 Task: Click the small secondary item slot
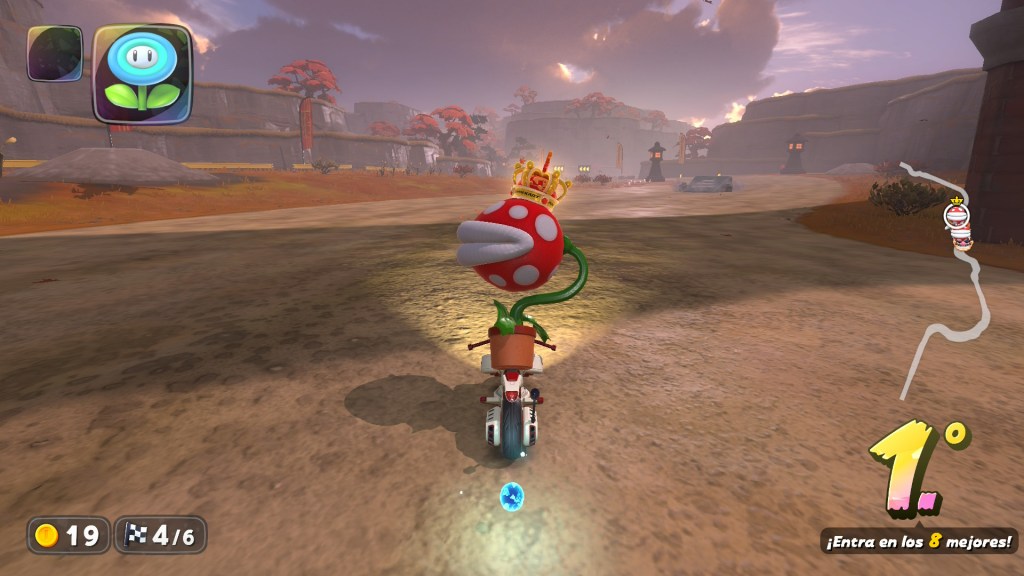(55, 53)
